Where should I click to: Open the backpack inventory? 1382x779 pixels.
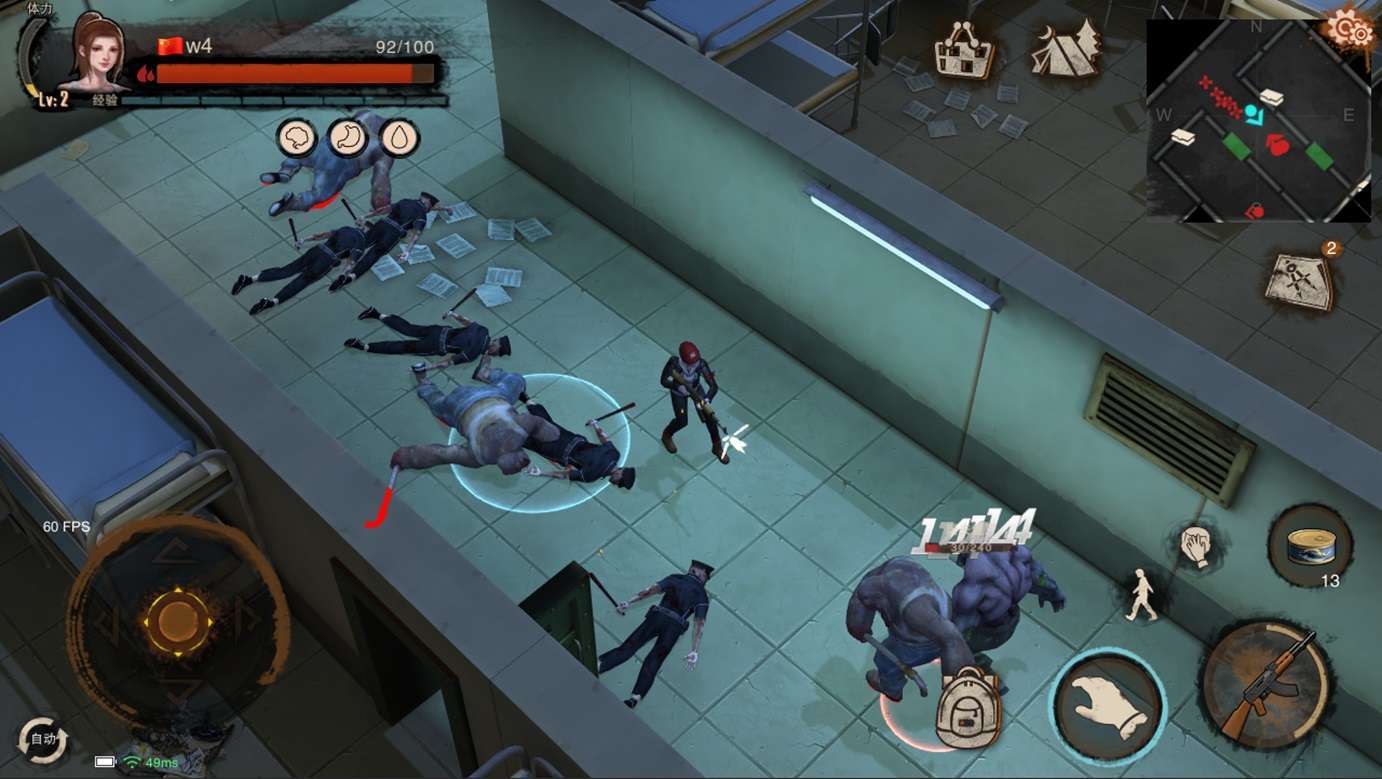[967, 707]
